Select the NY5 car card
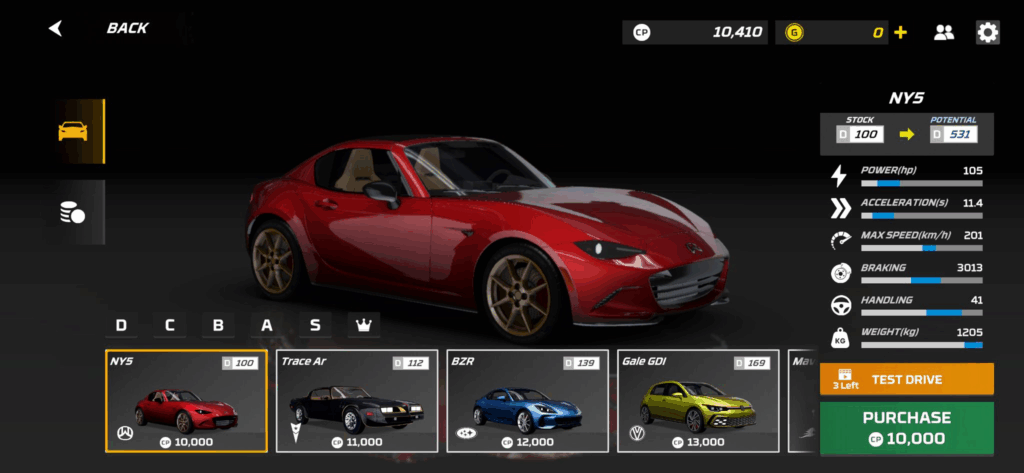Image resolution: width=1024 pixels, height=473 pixels. point(186,400)
